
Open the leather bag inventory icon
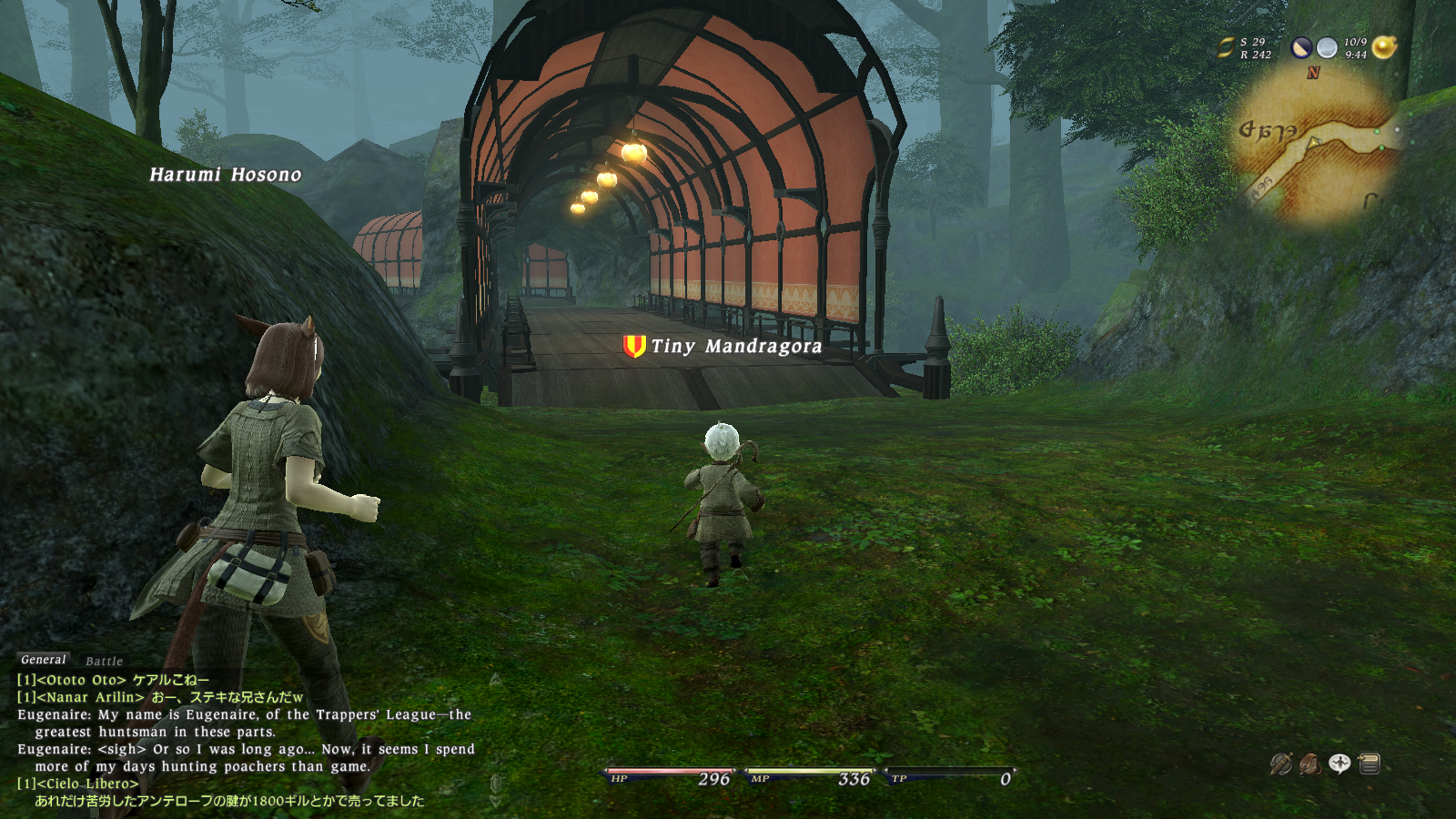tap(1310, 763)
